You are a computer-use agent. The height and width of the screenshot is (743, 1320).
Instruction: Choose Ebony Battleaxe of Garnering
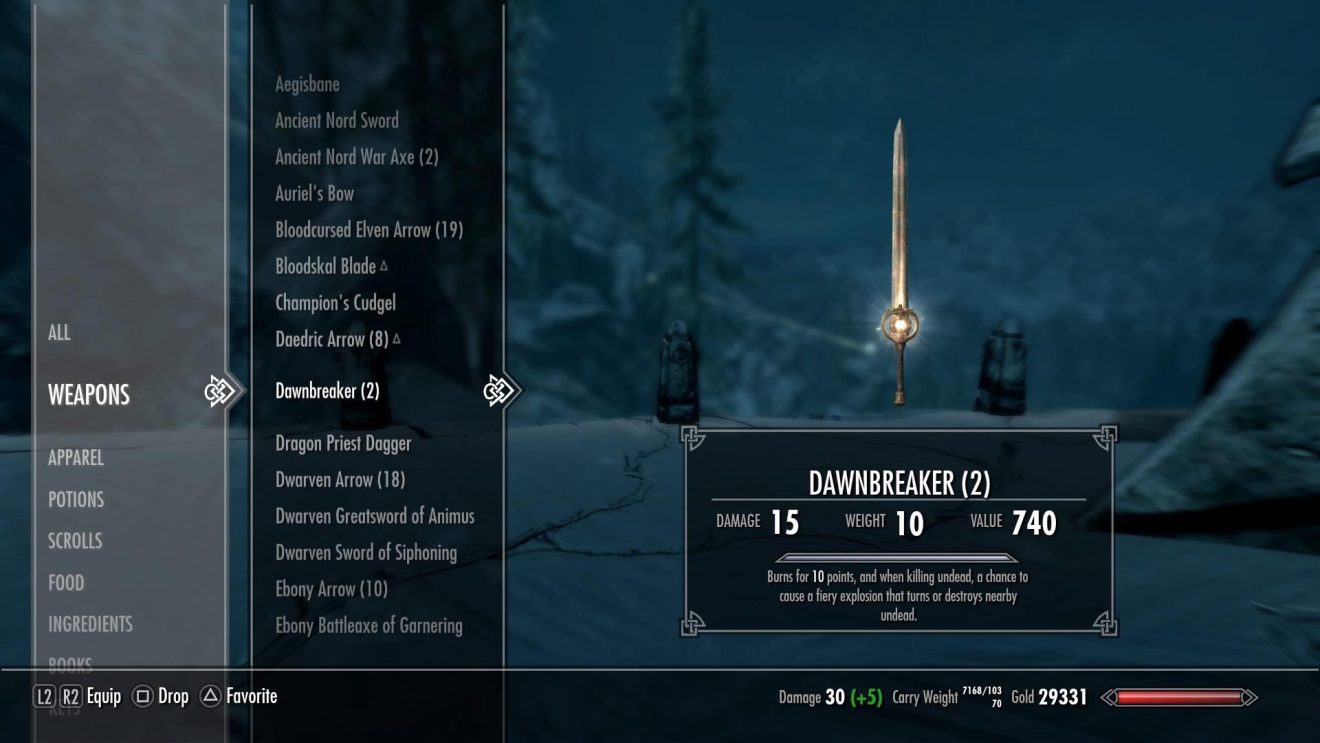click(369, 626)
